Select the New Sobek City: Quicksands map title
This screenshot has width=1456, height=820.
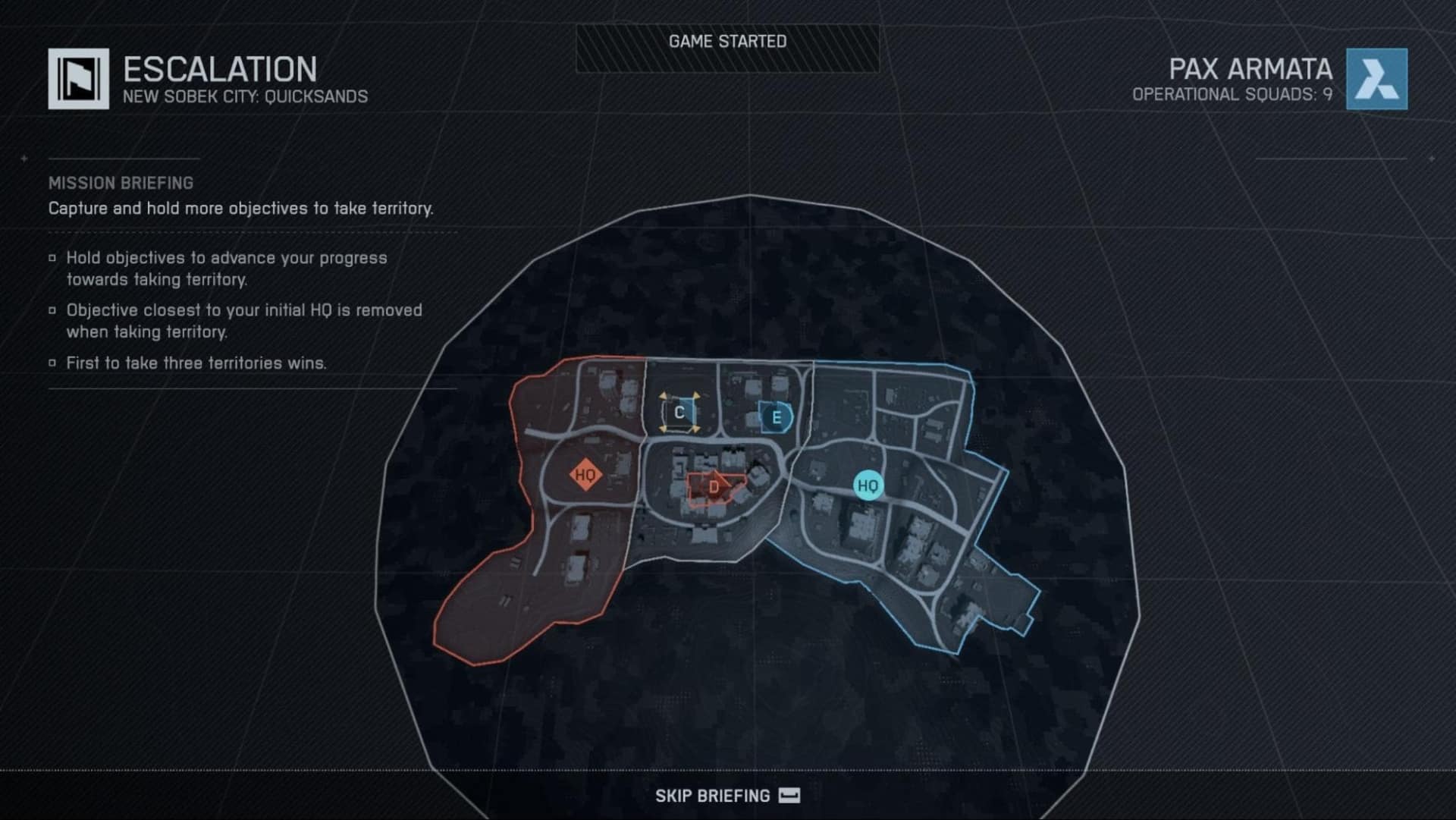coord(246,96)
